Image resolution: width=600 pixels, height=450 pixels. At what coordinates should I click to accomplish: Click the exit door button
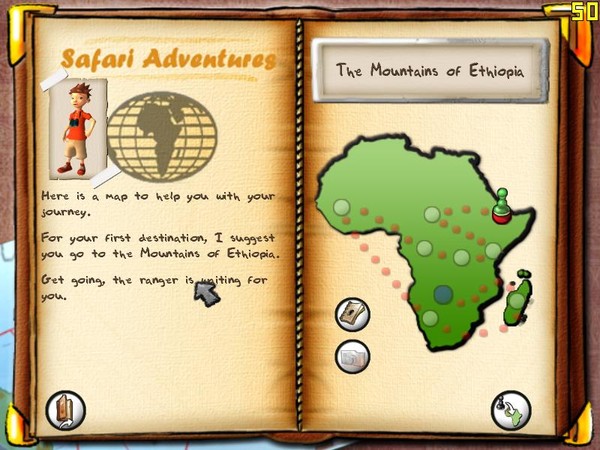coord(66,409)
